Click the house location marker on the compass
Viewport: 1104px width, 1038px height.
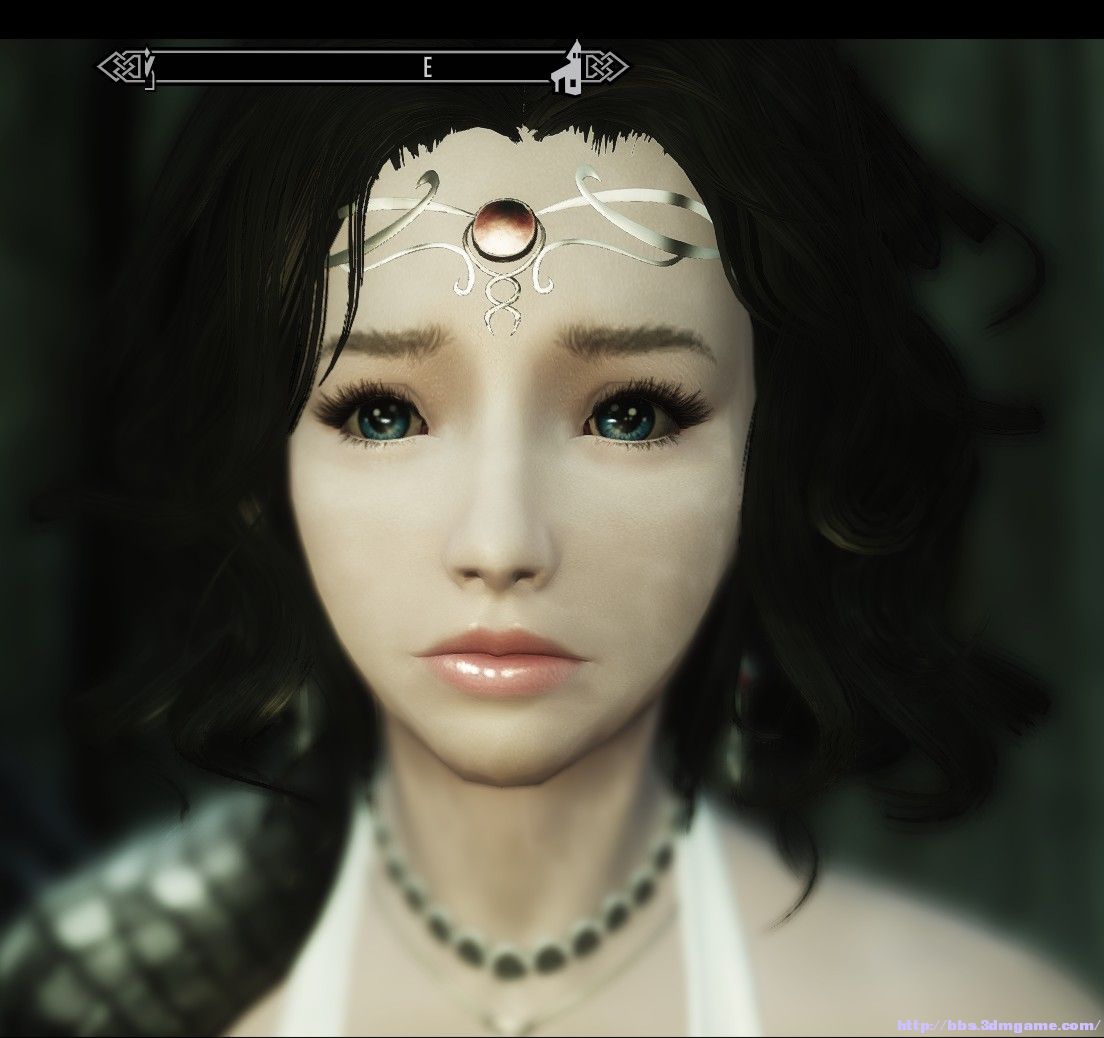570,69
